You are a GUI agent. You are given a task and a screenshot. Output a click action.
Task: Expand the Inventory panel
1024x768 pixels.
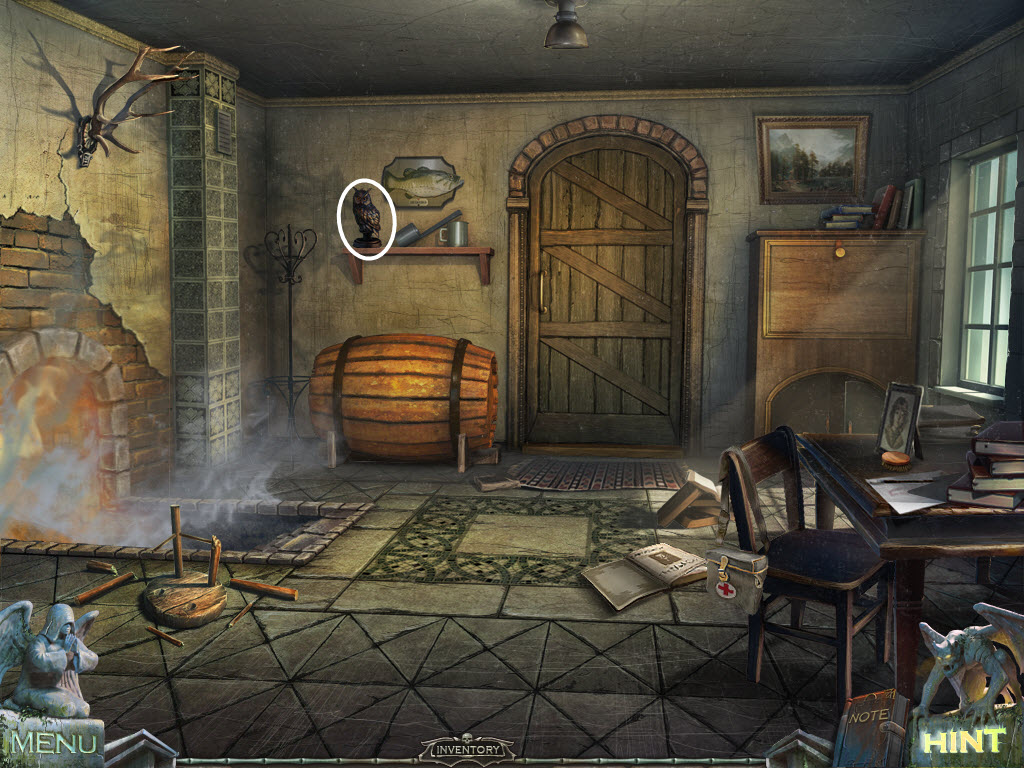(468, 748)
